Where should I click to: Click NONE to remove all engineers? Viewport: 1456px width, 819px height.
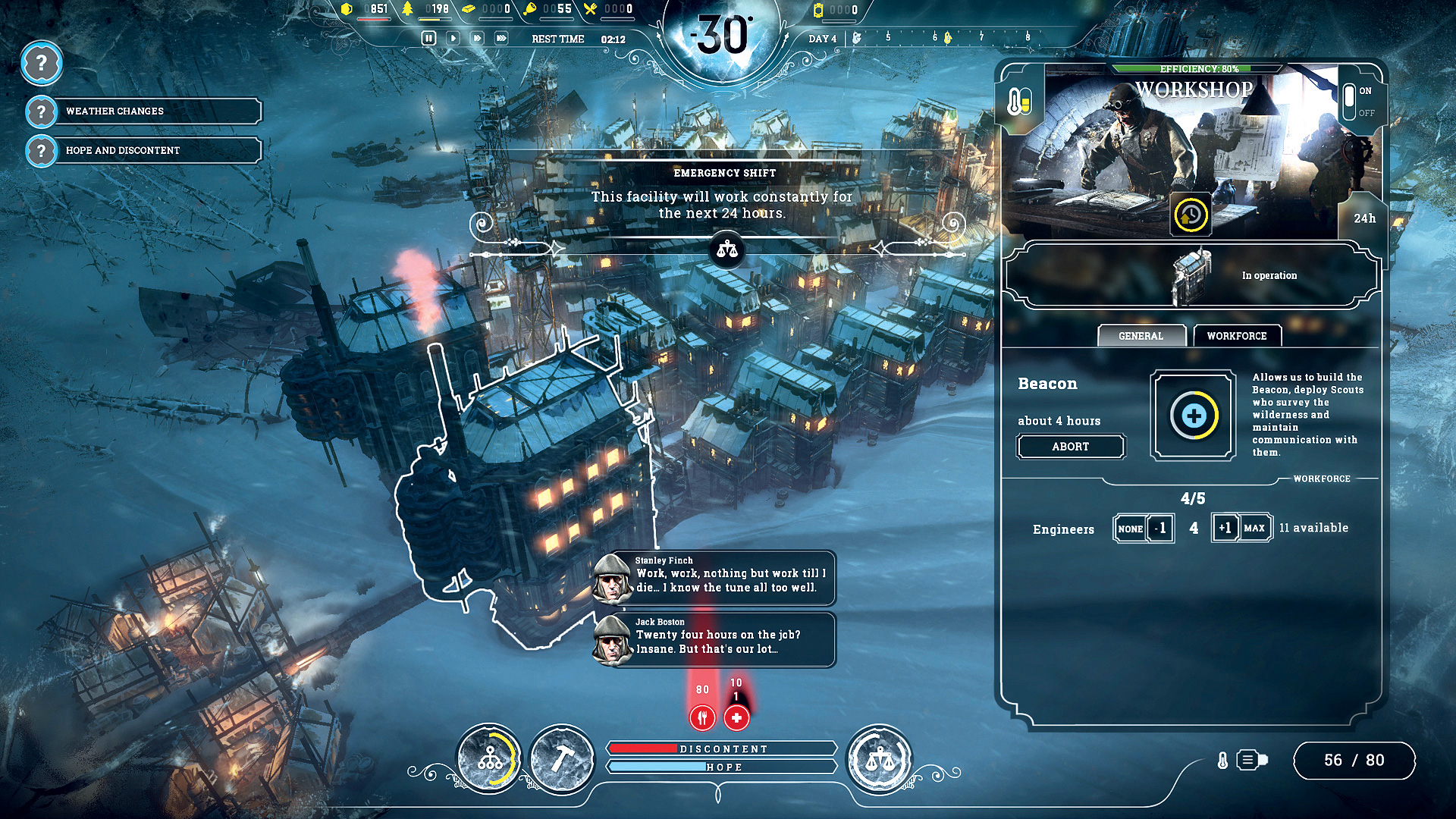tap(1131, 528)
